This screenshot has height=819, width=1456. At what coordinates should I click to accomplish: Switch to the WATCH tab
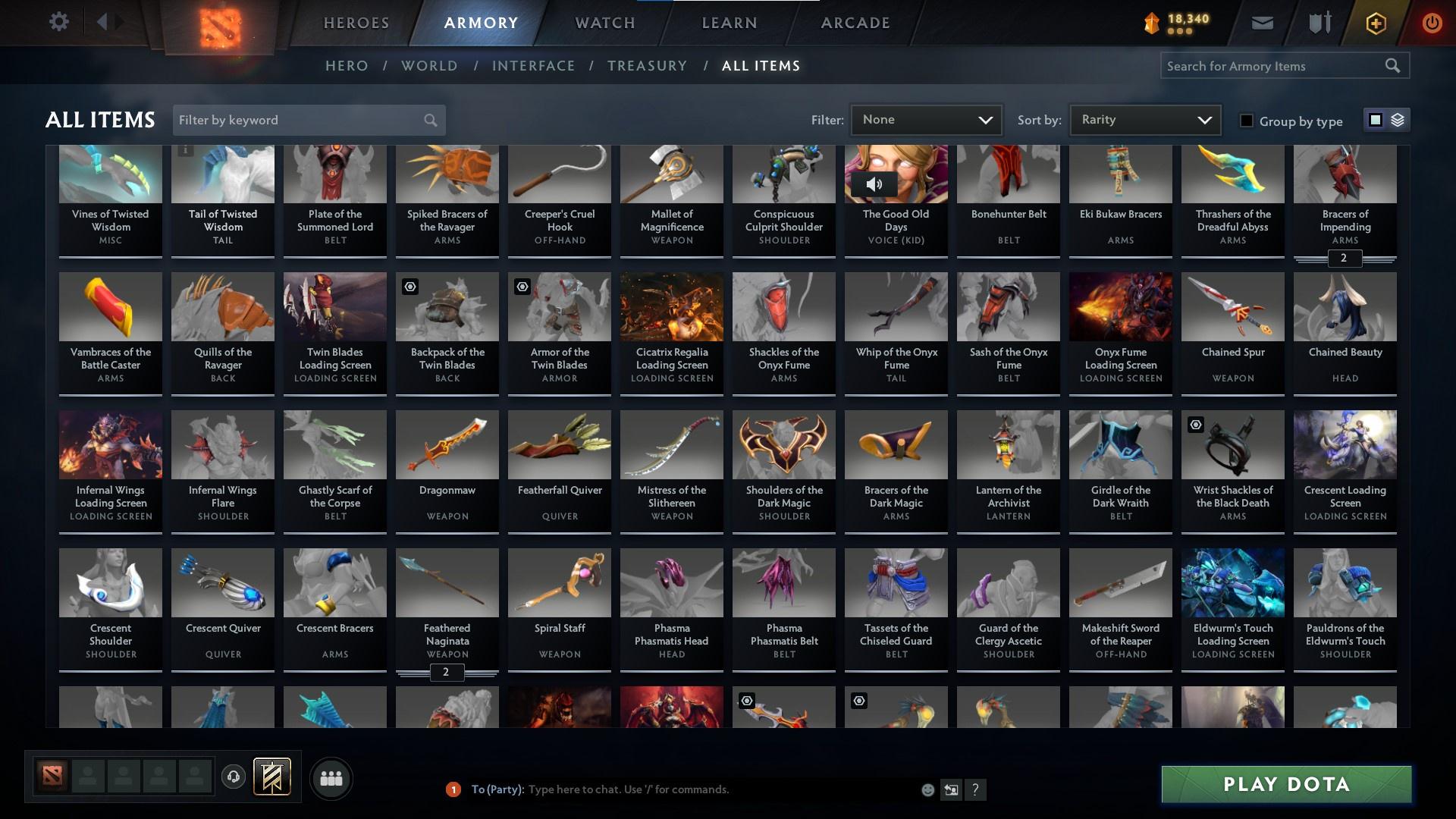[x=603, y=23]
